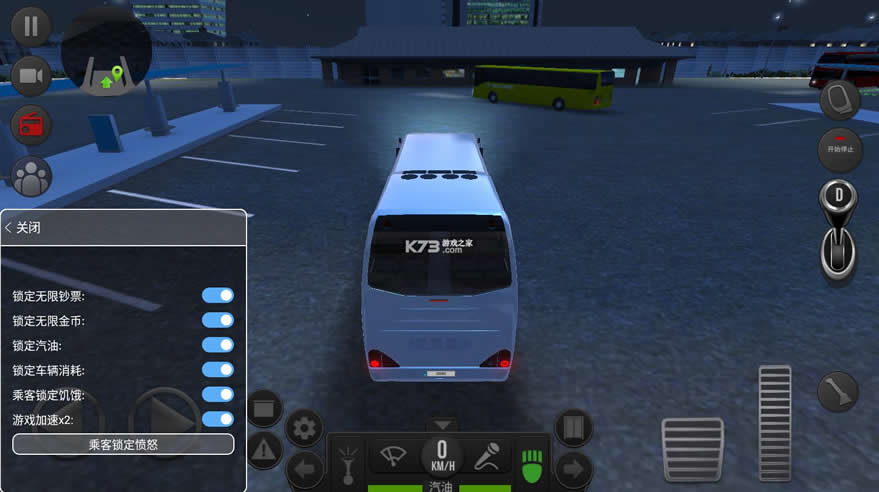Select the gear shift lever
The height and width of the screenshot is (492, 879).
[x=838, y=228]
